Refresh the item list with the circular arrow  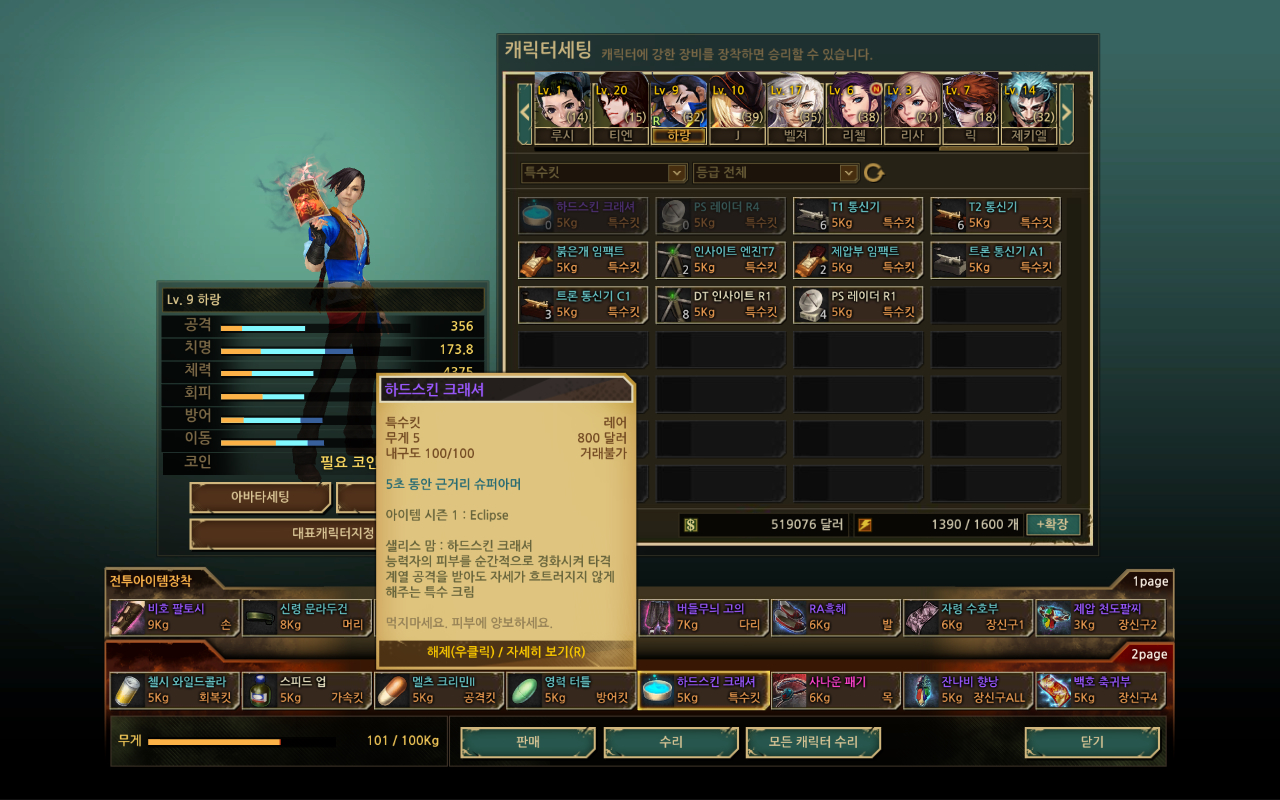(874, 173)
